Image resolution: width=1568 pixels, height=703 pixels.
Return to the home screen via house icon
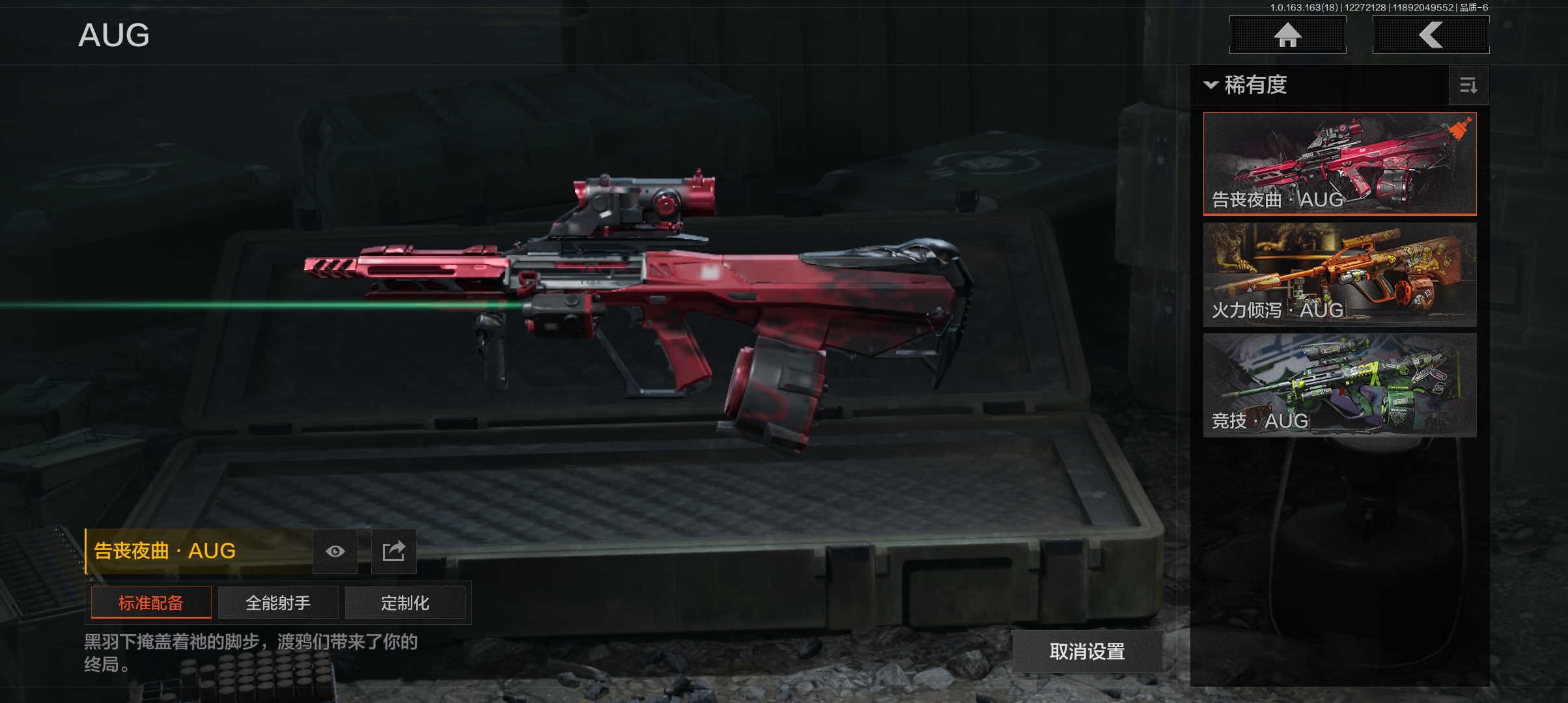pyautogui.click(x=1287, y=35)
